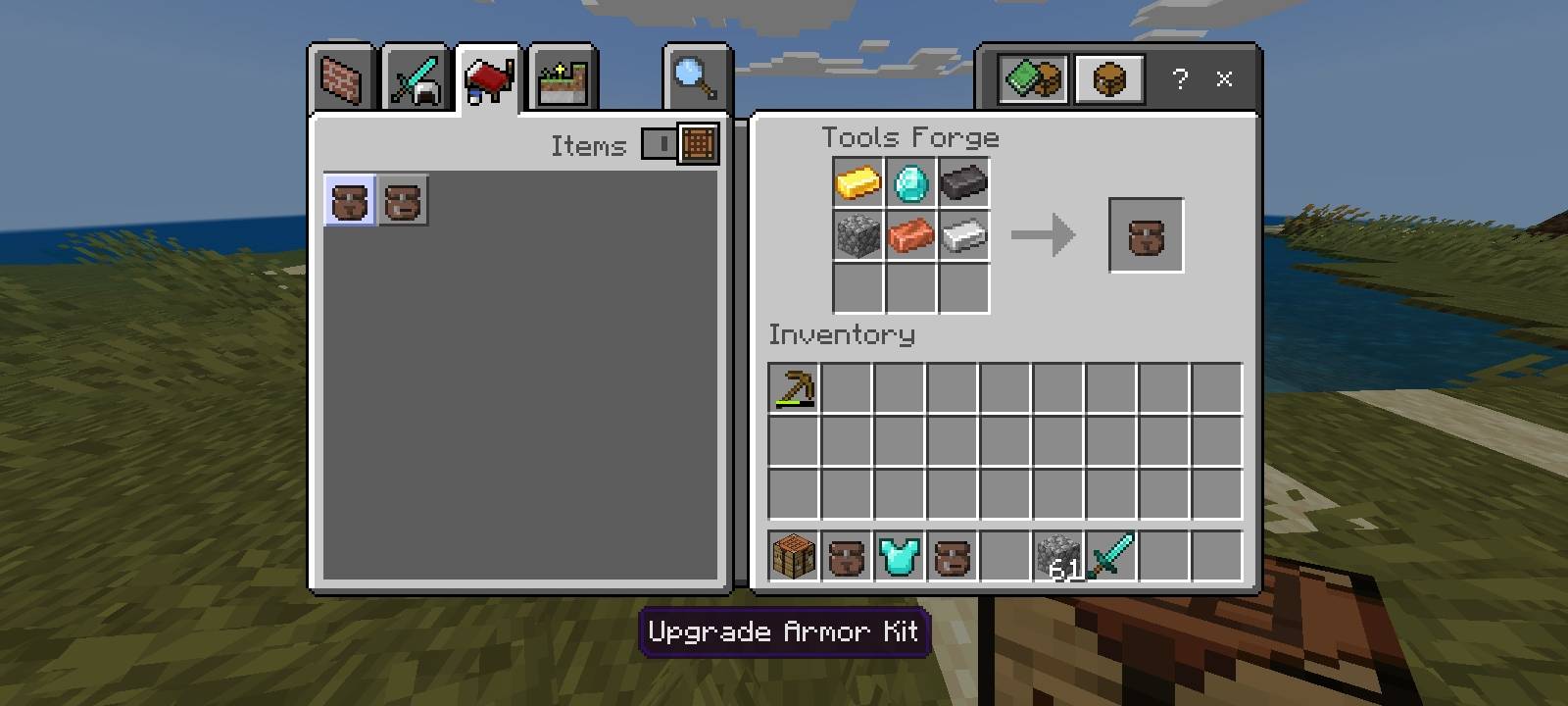Select the Items bed tab
Image resolution: width=1568 pixels, height=706 pixels.
488,79
